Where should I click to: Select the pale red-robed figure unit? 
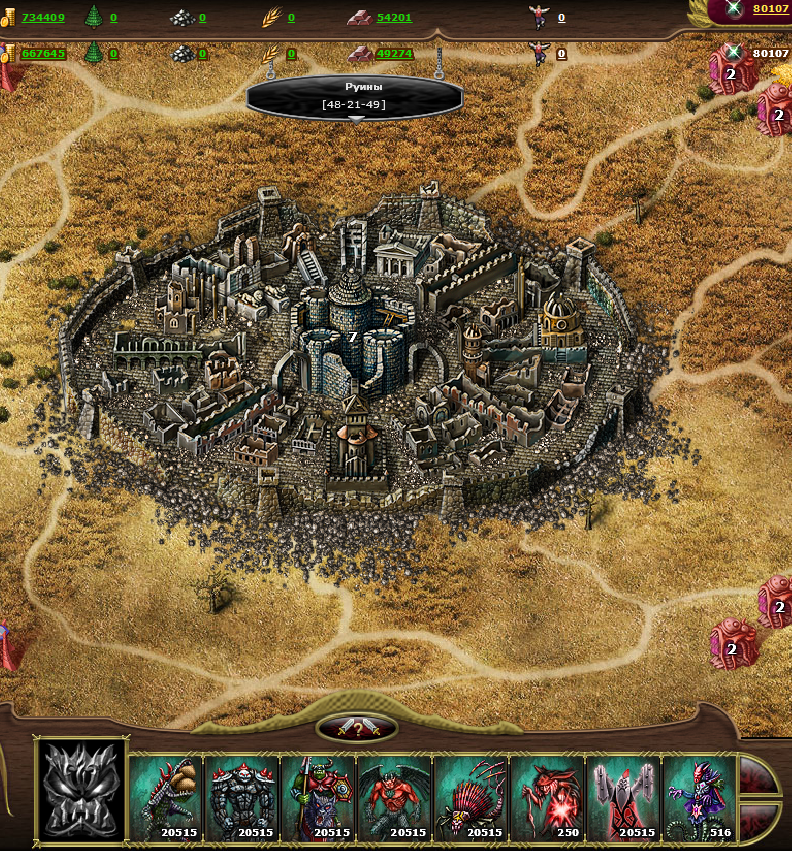(x=622, y=798)
